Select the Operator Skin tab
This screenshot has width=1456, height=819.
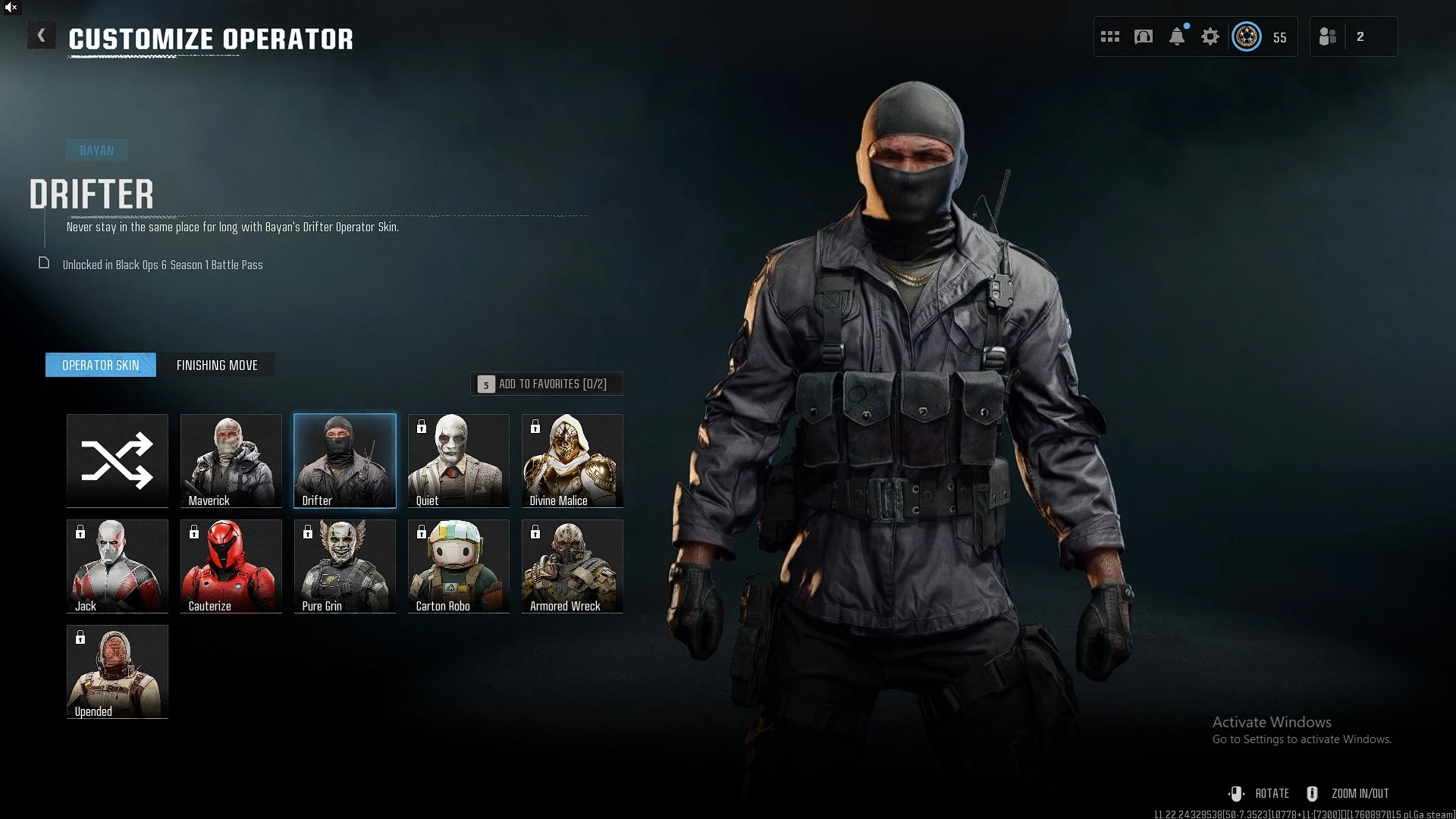coord(100,365)
